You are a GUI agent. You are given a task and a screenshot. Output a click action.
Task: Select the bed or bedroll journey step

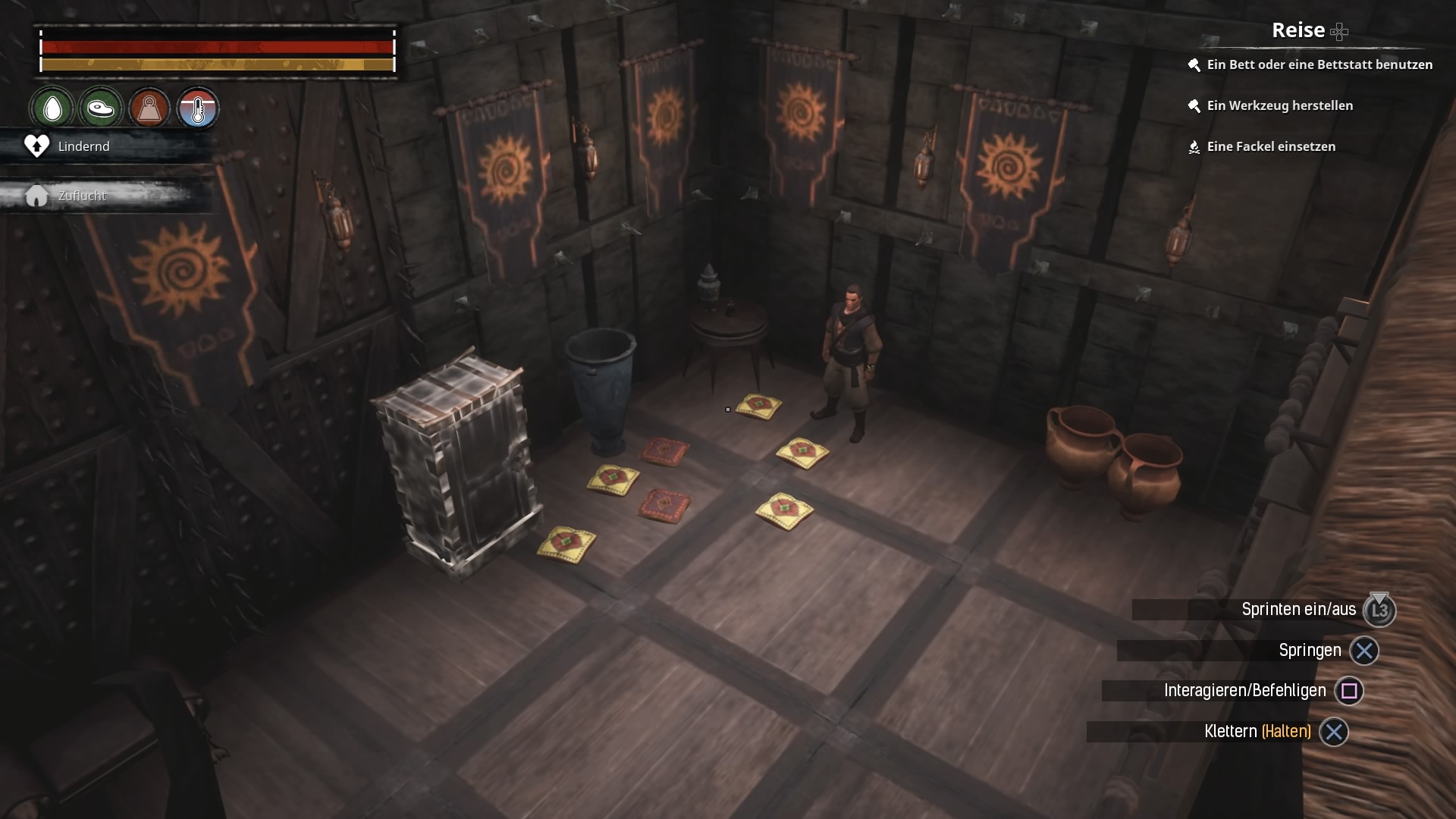[x=1319, y=64]
